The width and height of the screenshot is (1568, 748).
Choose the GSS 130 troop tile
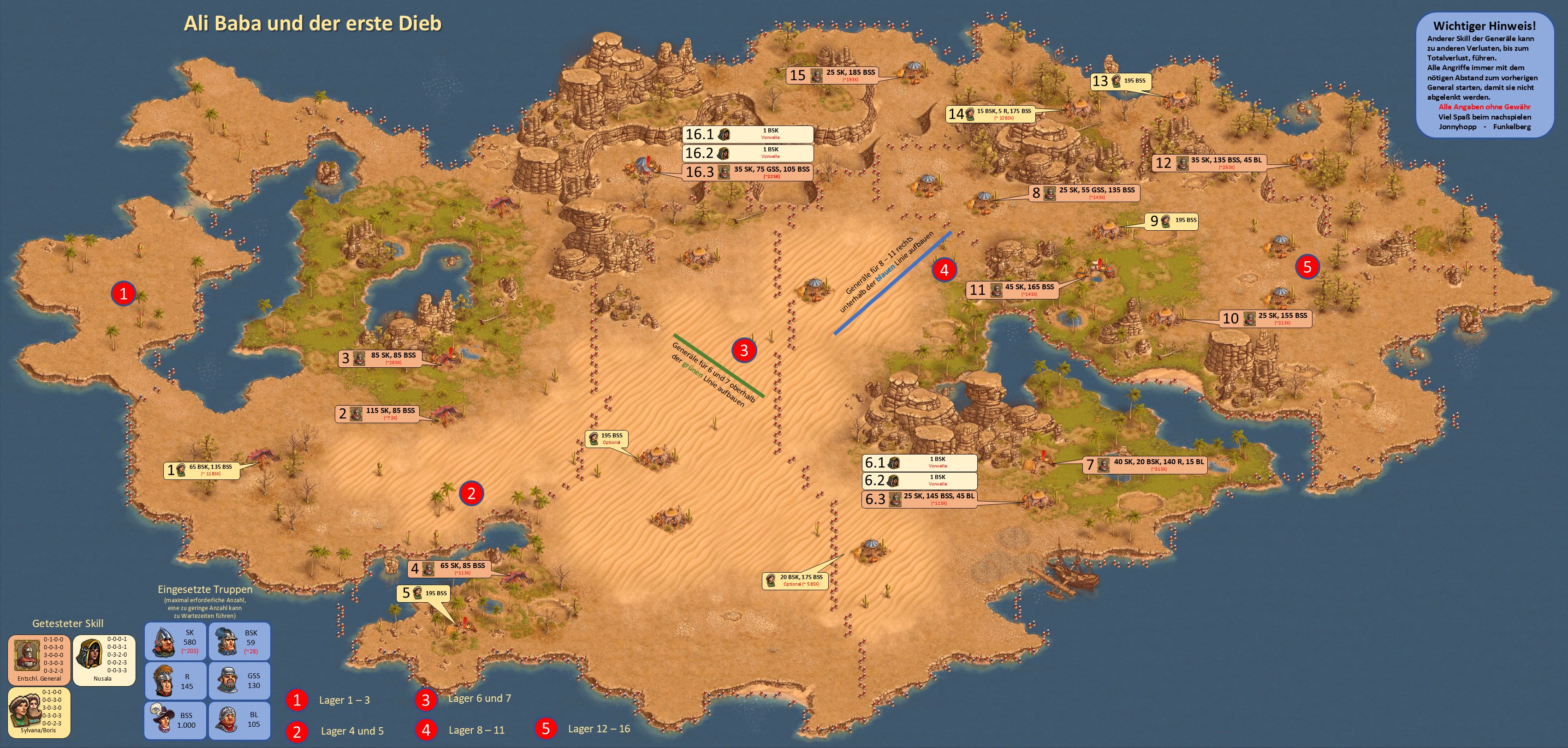pyautogui.click(x=240, y=680)
